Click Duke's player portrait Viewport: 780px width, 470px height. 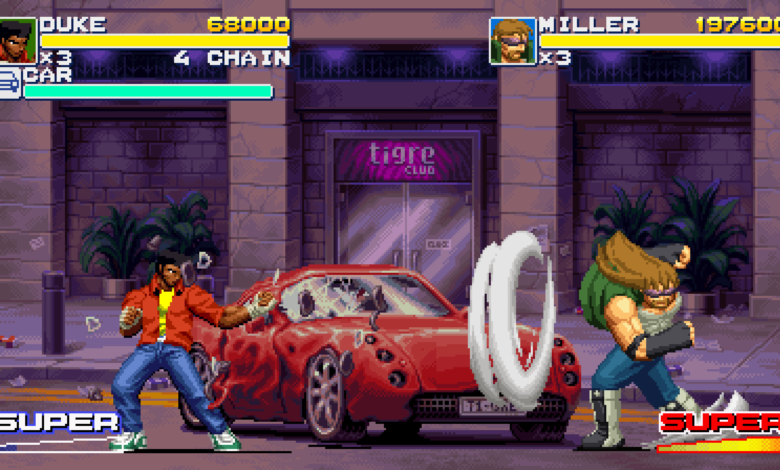pos(18,41)
